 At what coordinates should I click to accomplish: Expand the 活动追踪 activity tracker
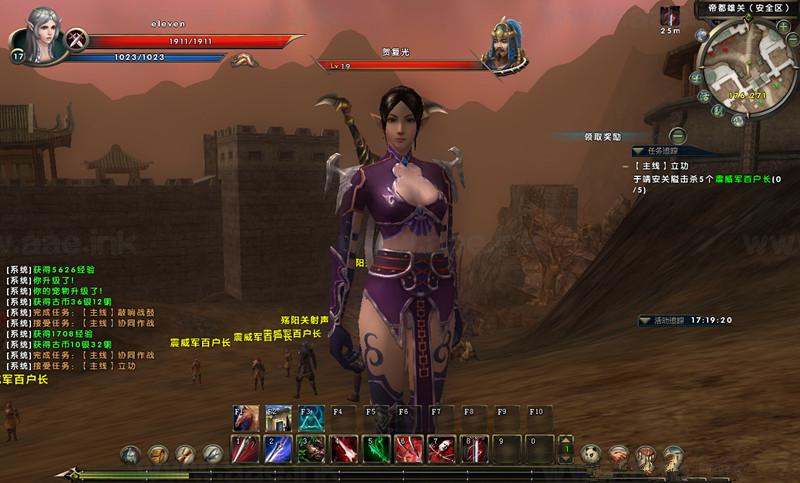pyautogui.click(x=647, y=321)
